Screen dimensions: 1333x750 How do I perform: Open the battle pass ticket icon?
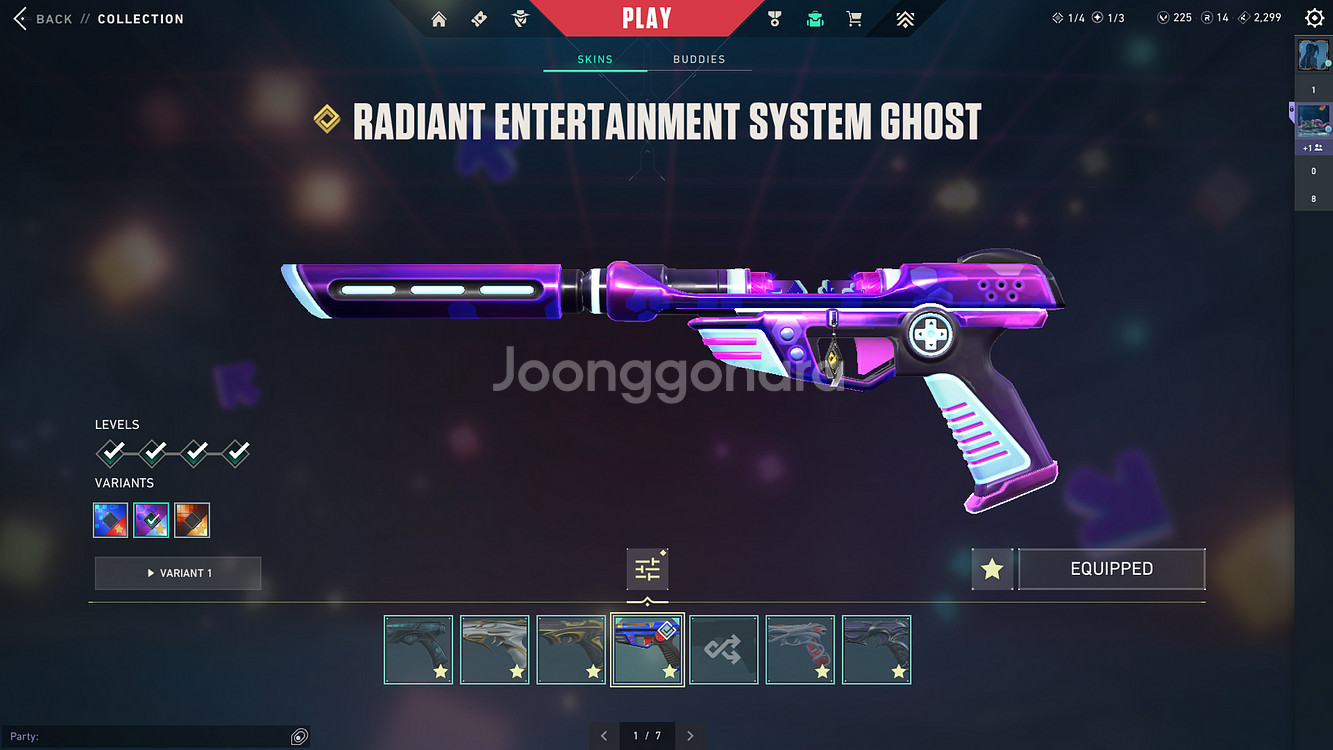[479, 19]
